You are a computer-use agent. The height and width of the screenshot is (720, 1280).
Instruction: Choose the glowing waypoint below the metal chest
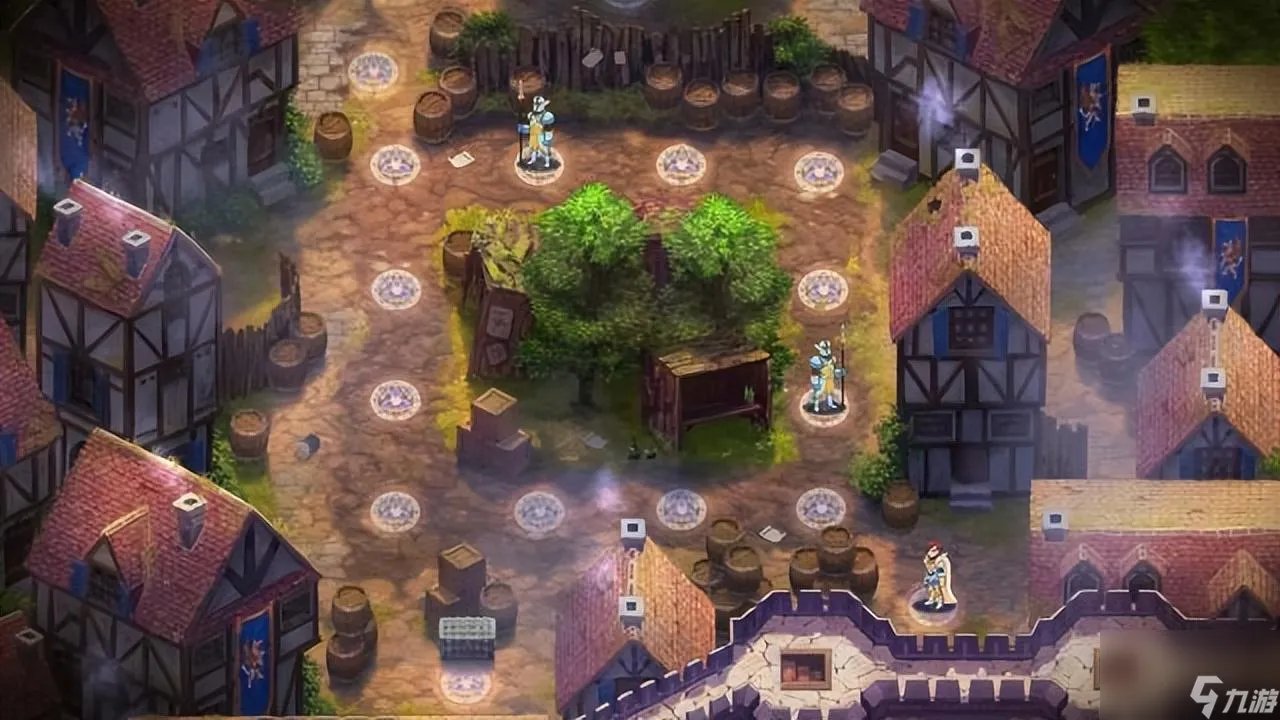click(466, 685)
